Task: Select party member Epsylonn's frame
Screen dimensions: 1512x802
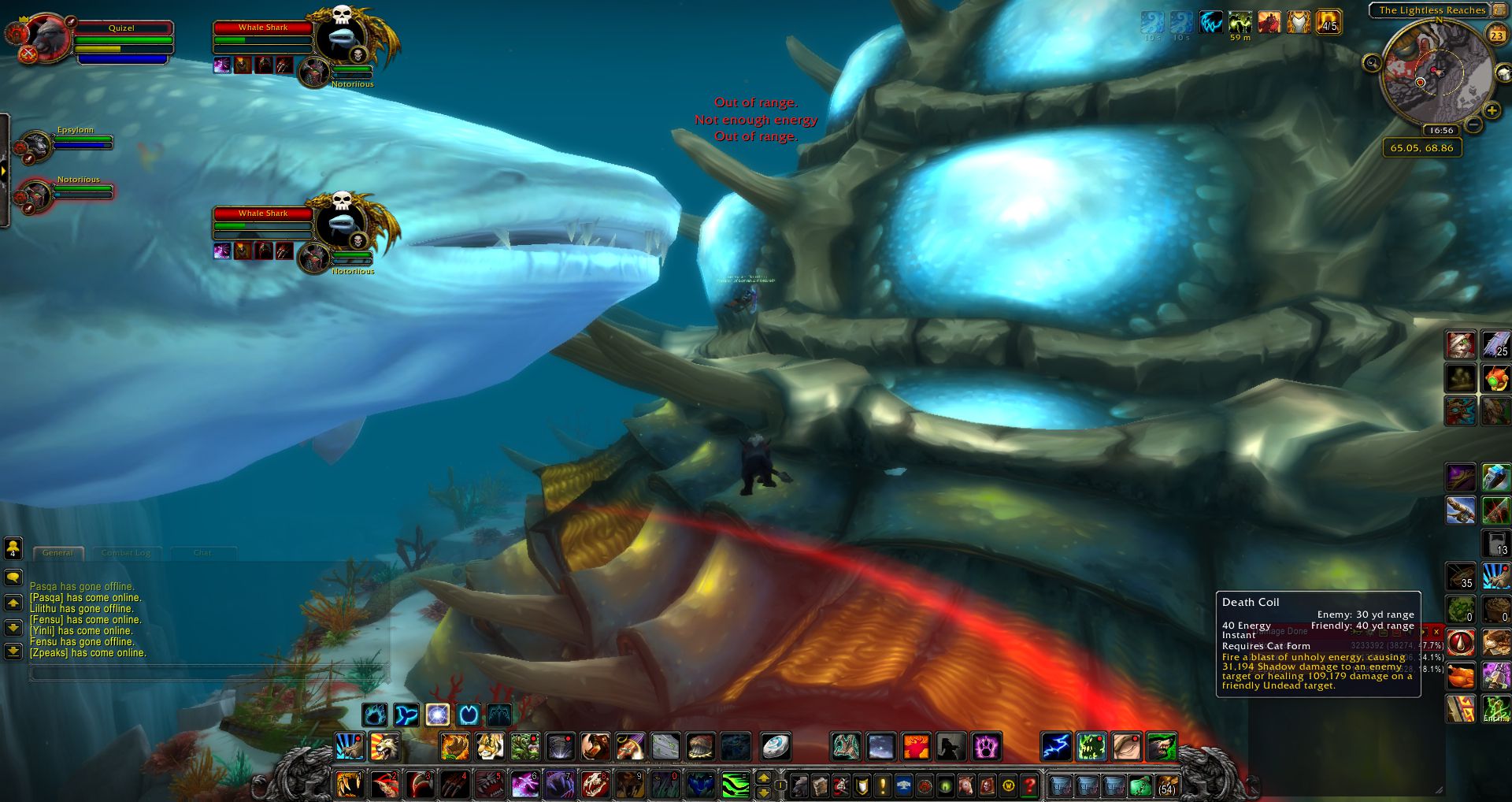Action: [76, 143]
